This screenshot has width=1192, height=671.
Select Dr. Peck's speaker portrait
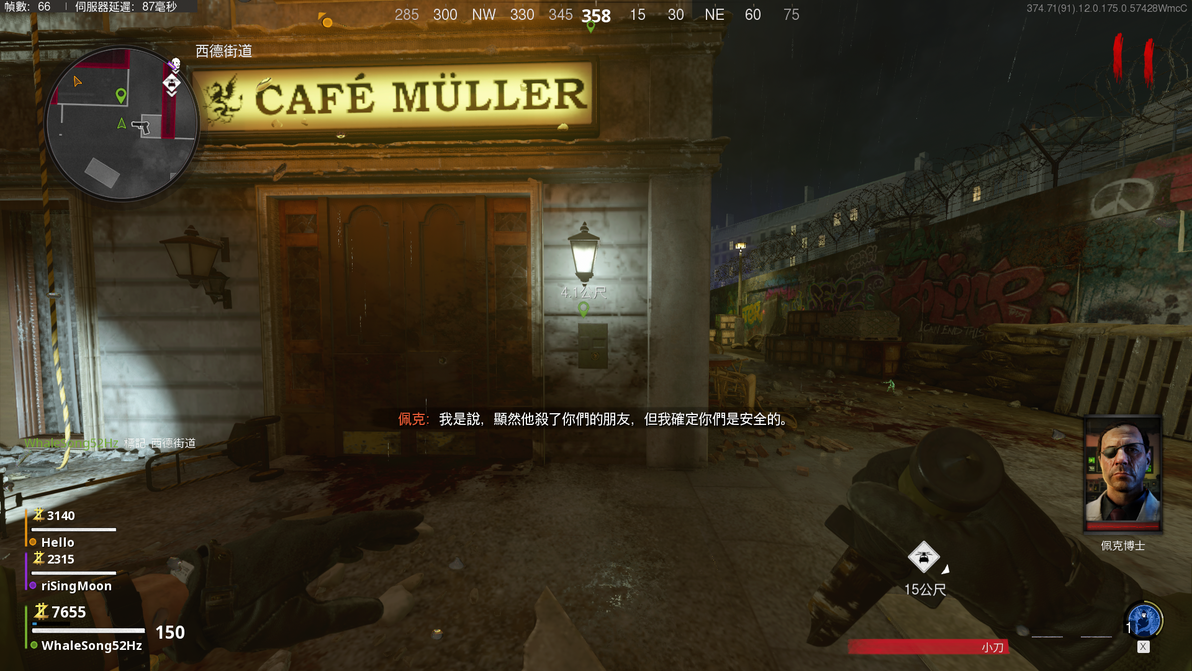(1123, 474)
